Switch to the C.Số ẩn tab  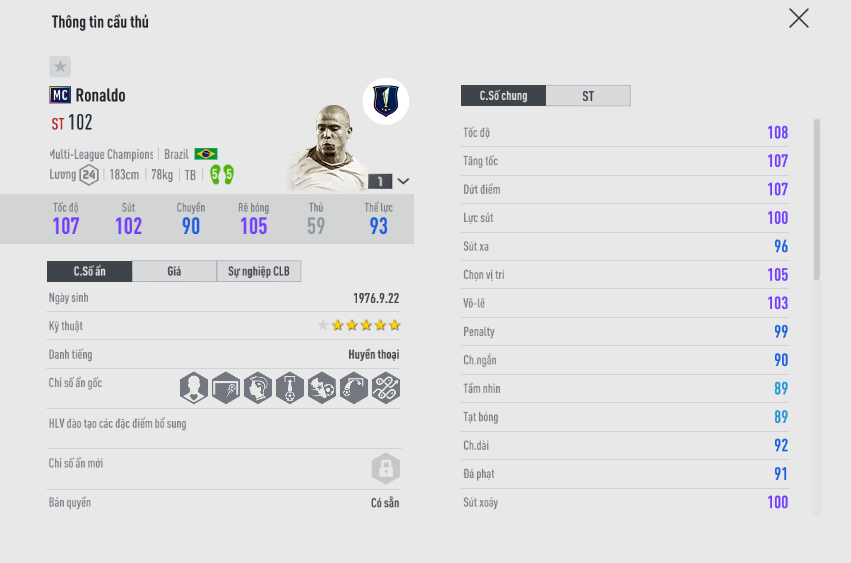[90, 271]
